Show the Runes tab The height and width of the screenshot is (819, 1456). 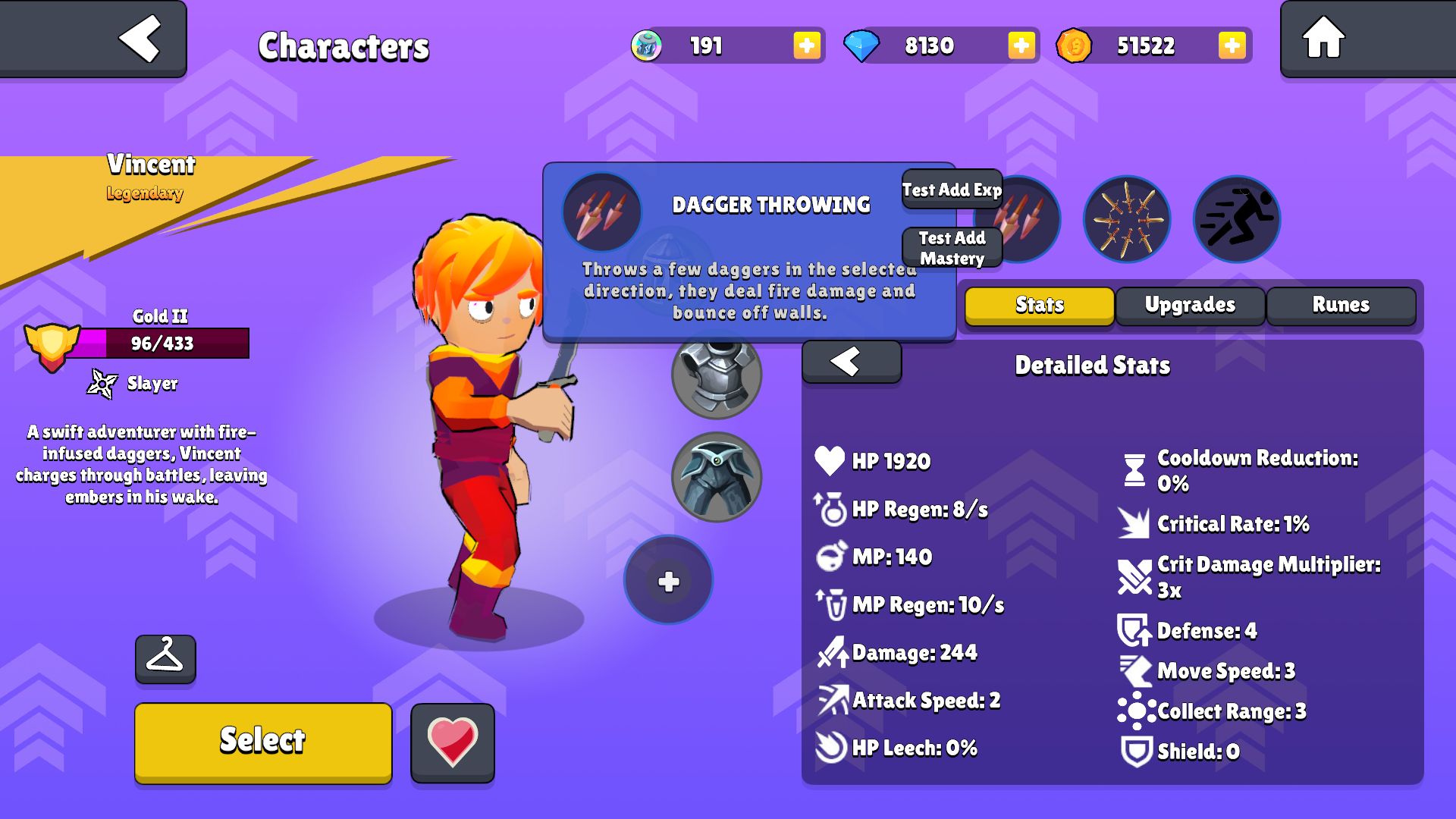pos(1341,305)
